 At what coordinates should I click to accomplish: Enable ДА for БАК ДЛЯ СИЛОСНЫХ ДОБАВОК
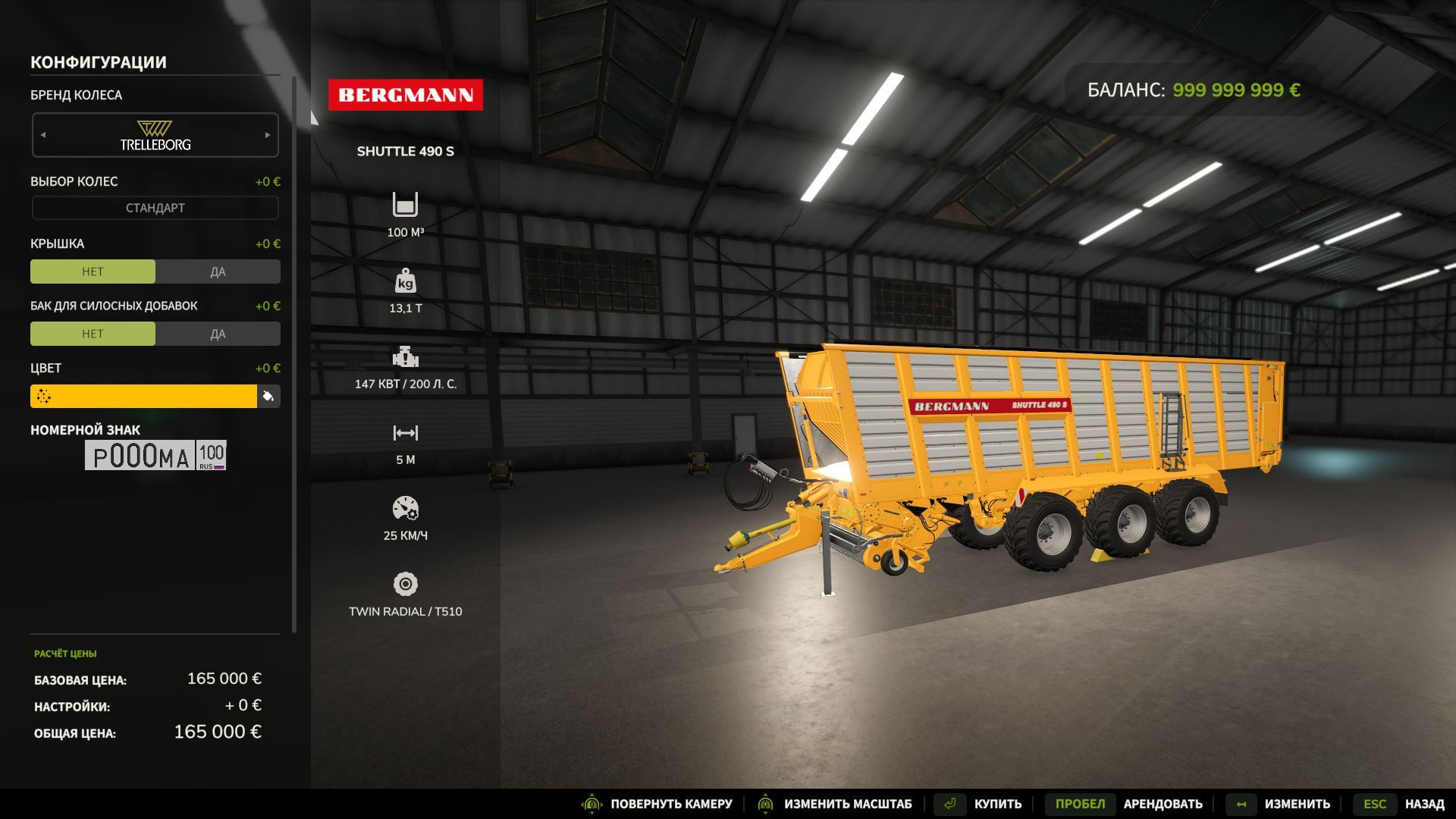[218, 333]
